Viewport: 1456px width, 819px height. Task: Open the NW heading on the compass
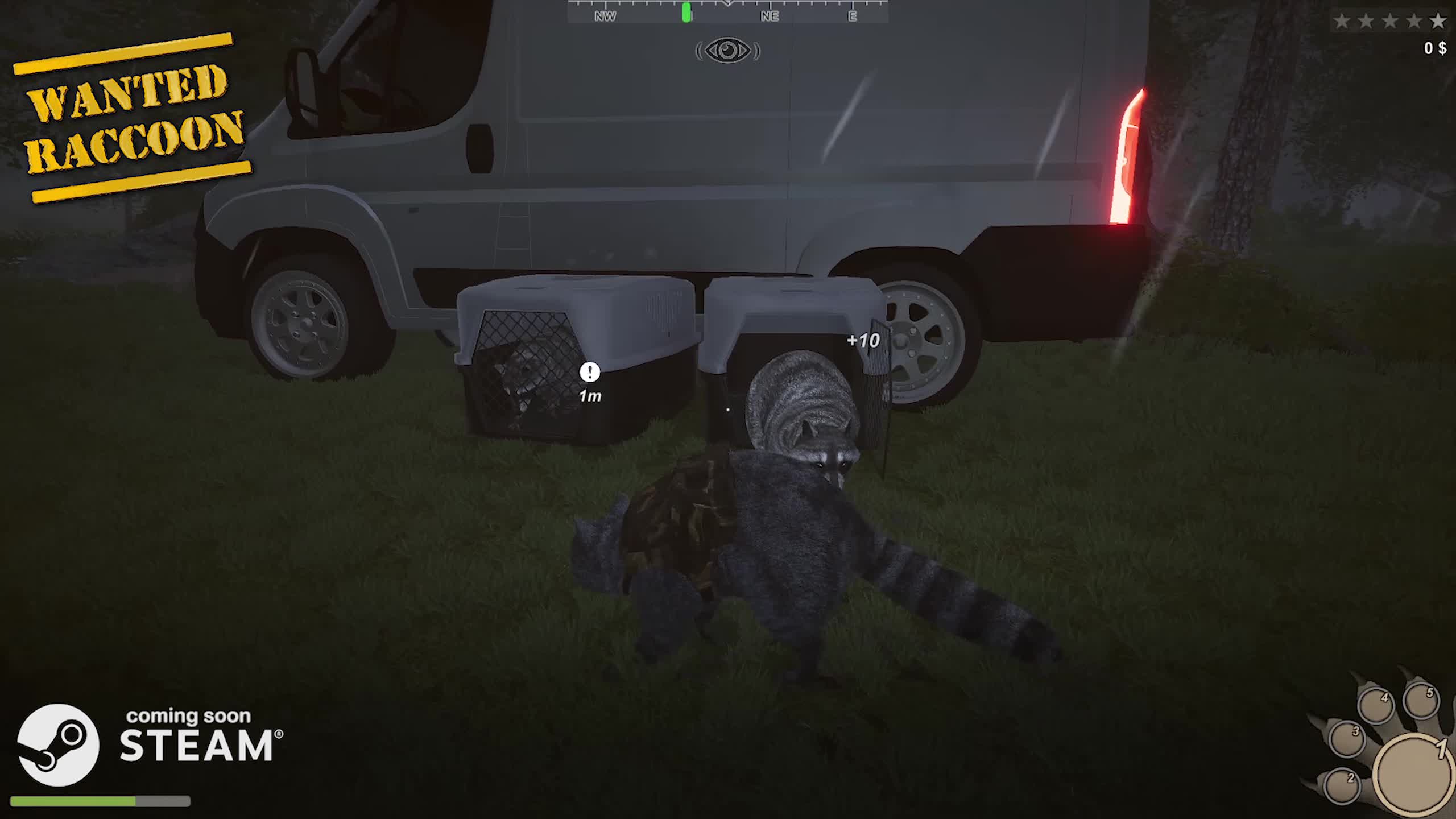point(607,16)
